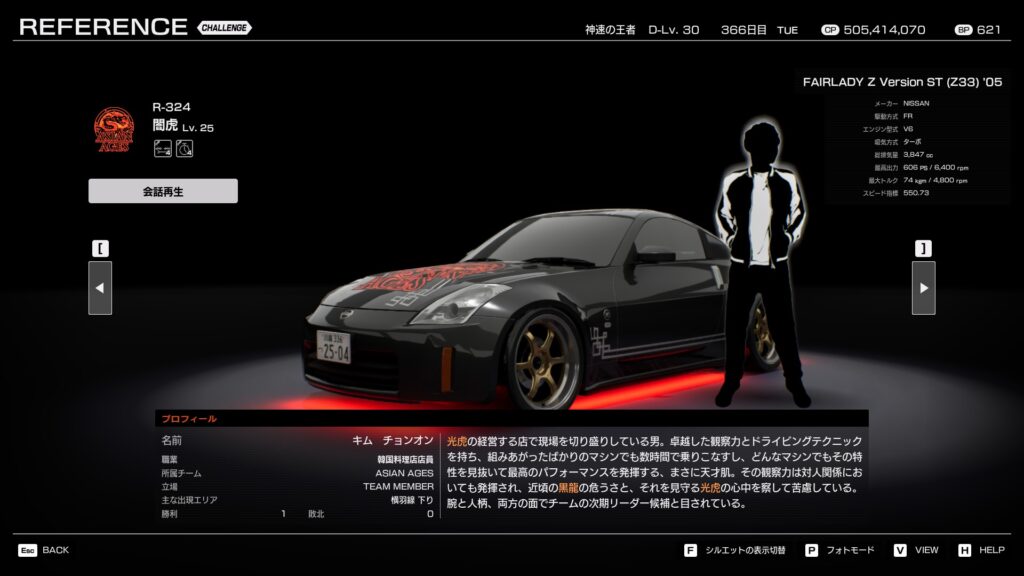Advance to the next rival with right arrow
This screenshot has width=1024, height=576.
tap(923, 288)
